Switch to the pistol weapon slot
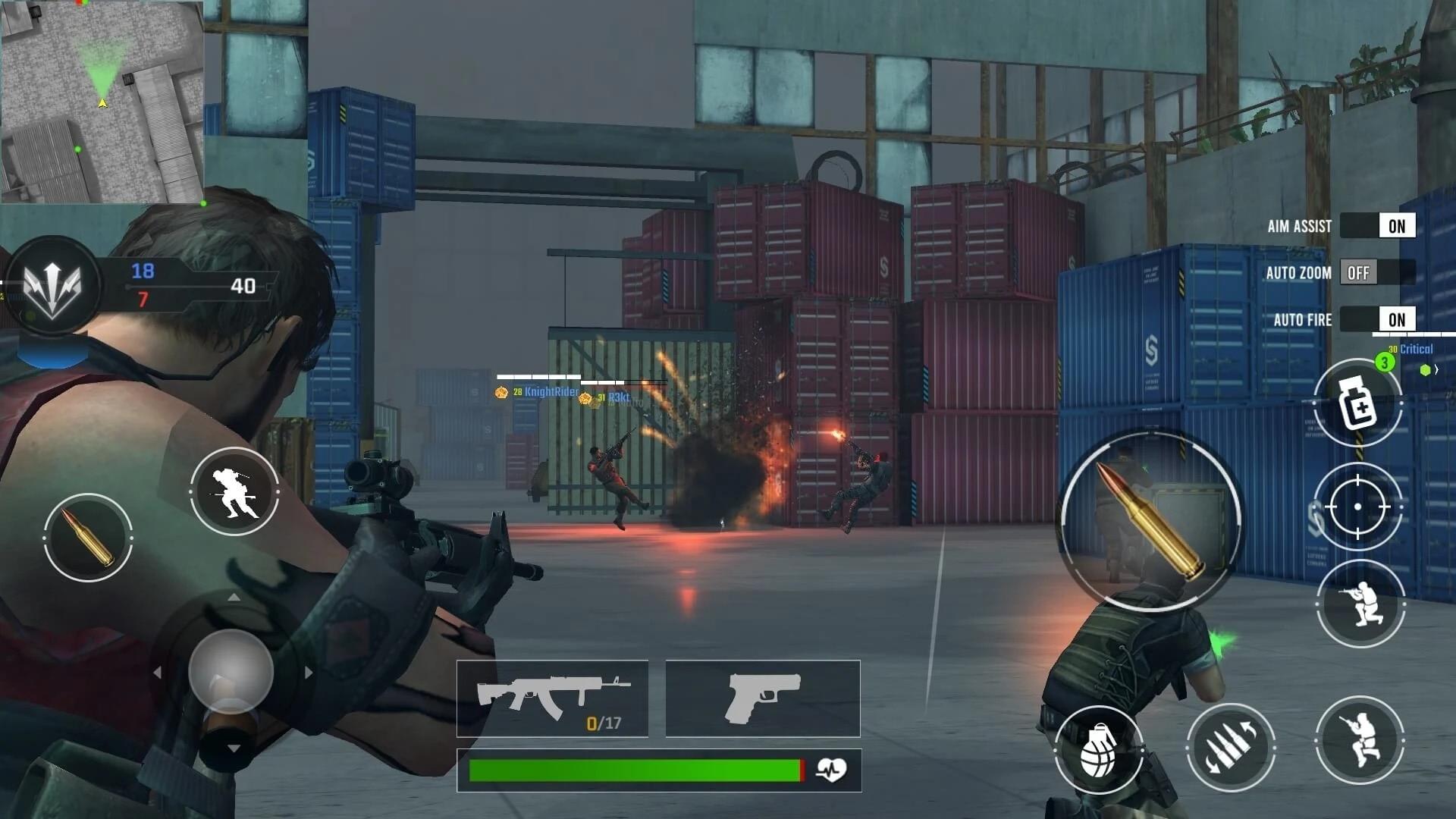 (762, 698)
